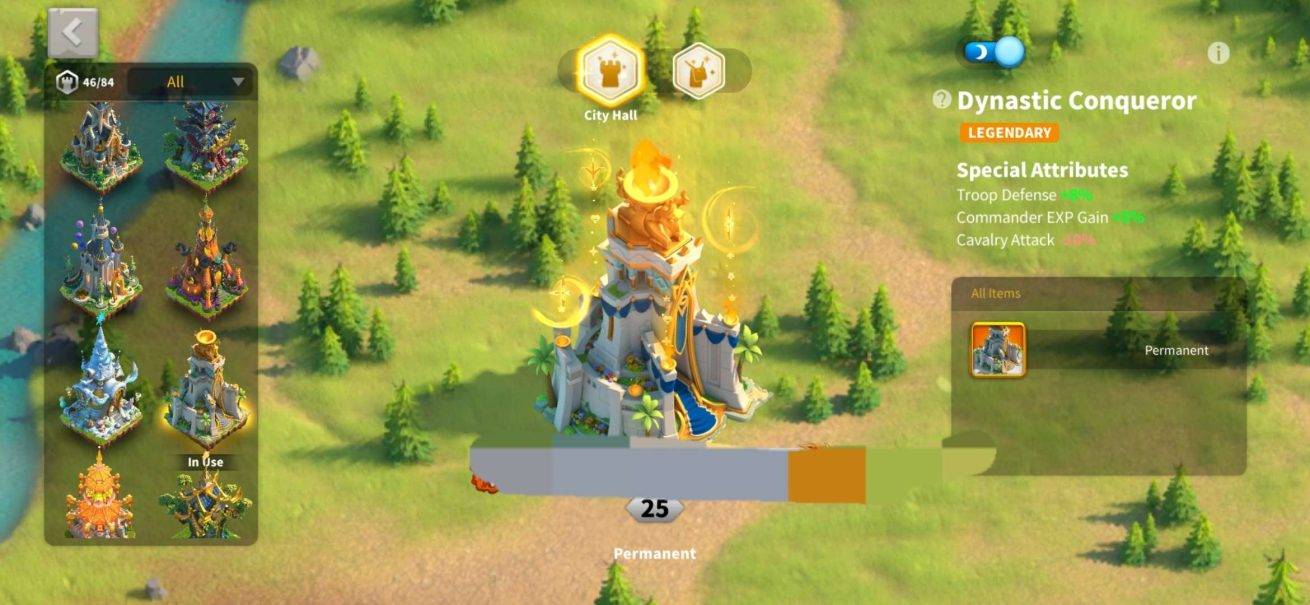Image resolution: width=1310 pixels, height=605 pixels.
Task: Choose the green and gold tree skin
Action: point(206,503)
